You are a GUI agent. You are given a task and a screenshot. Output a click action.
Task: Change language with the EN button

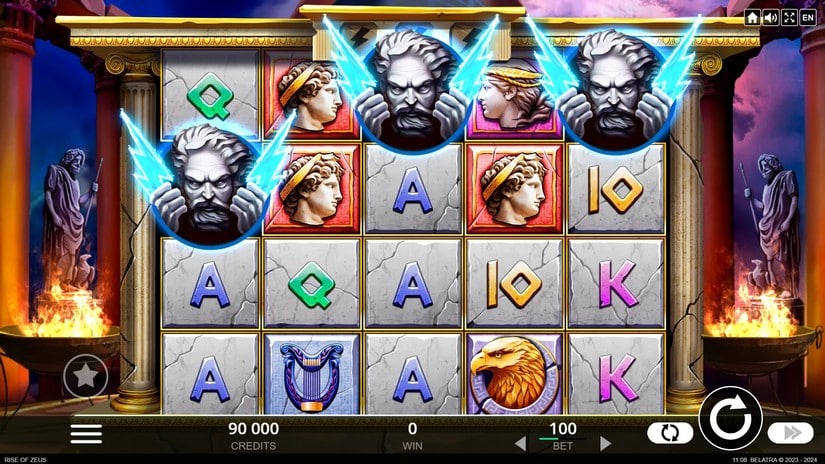click(x=808, y=18)
